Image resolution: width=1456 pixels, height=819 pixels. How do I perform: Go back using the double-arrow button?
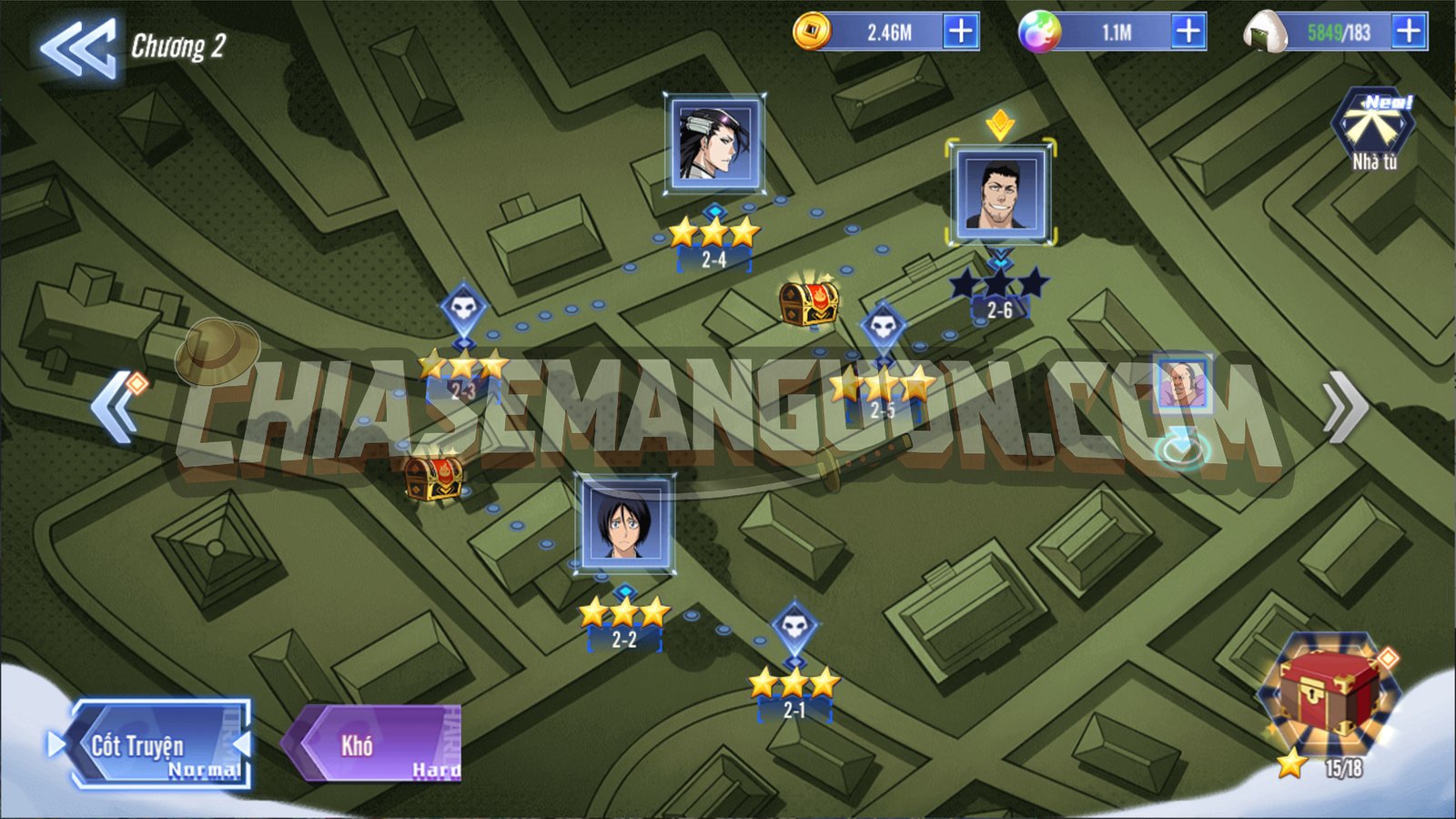(x=77, y=47)
